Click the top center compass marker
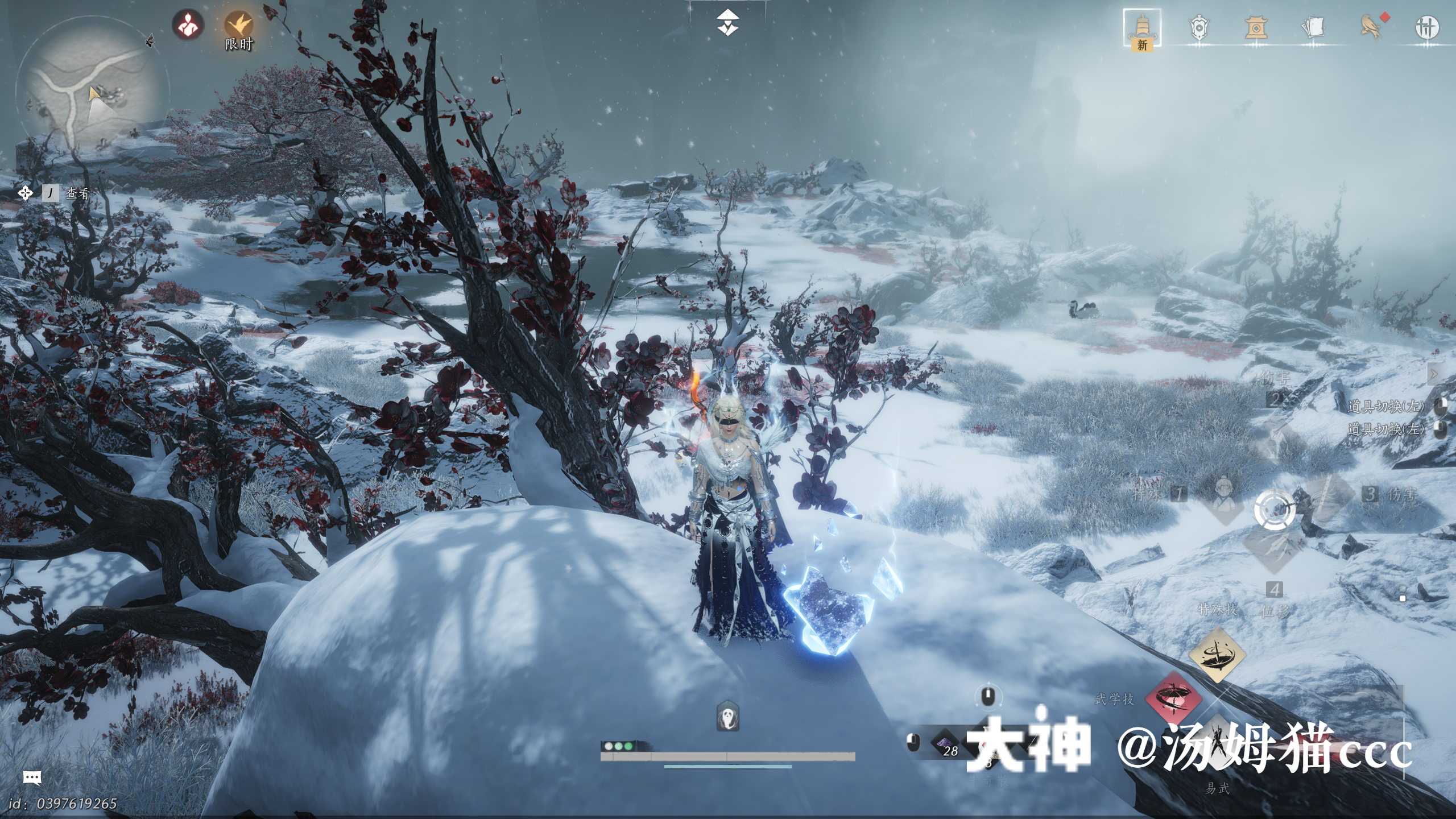 [727, 23]
